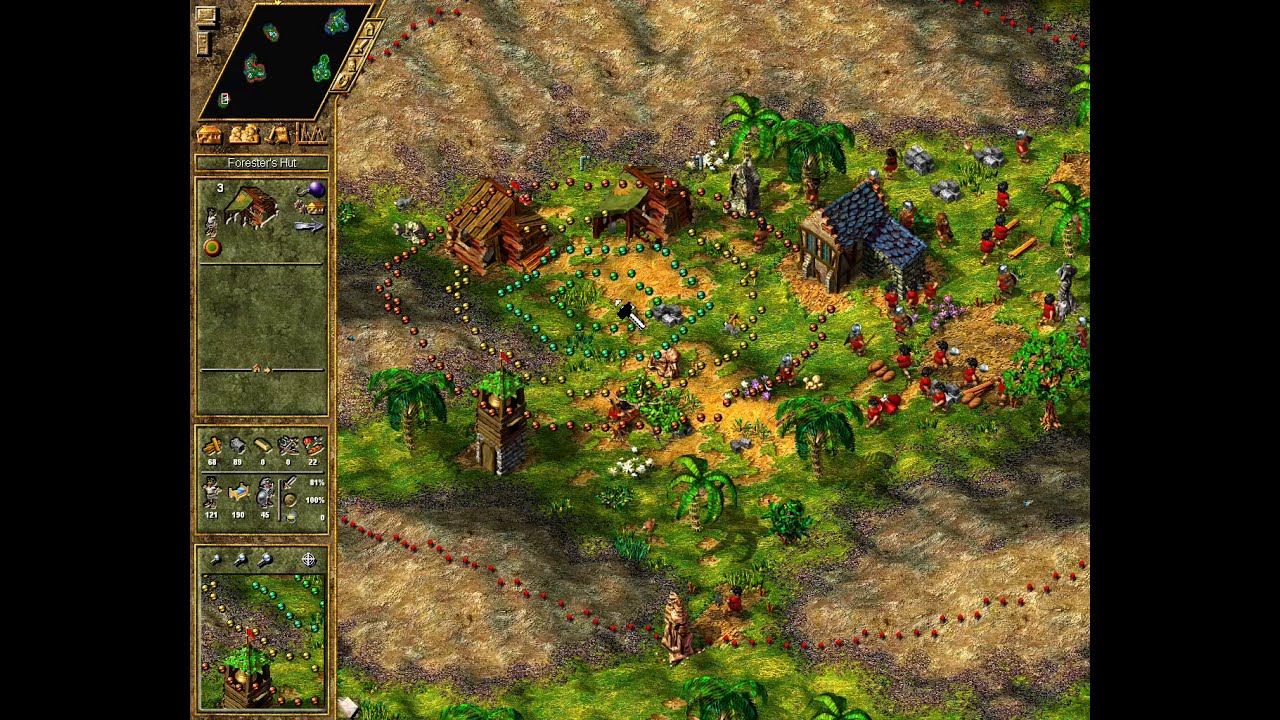1280x720 pixels.
Task: Switch to the settlers menu tab
Action: tap(243, 134)
